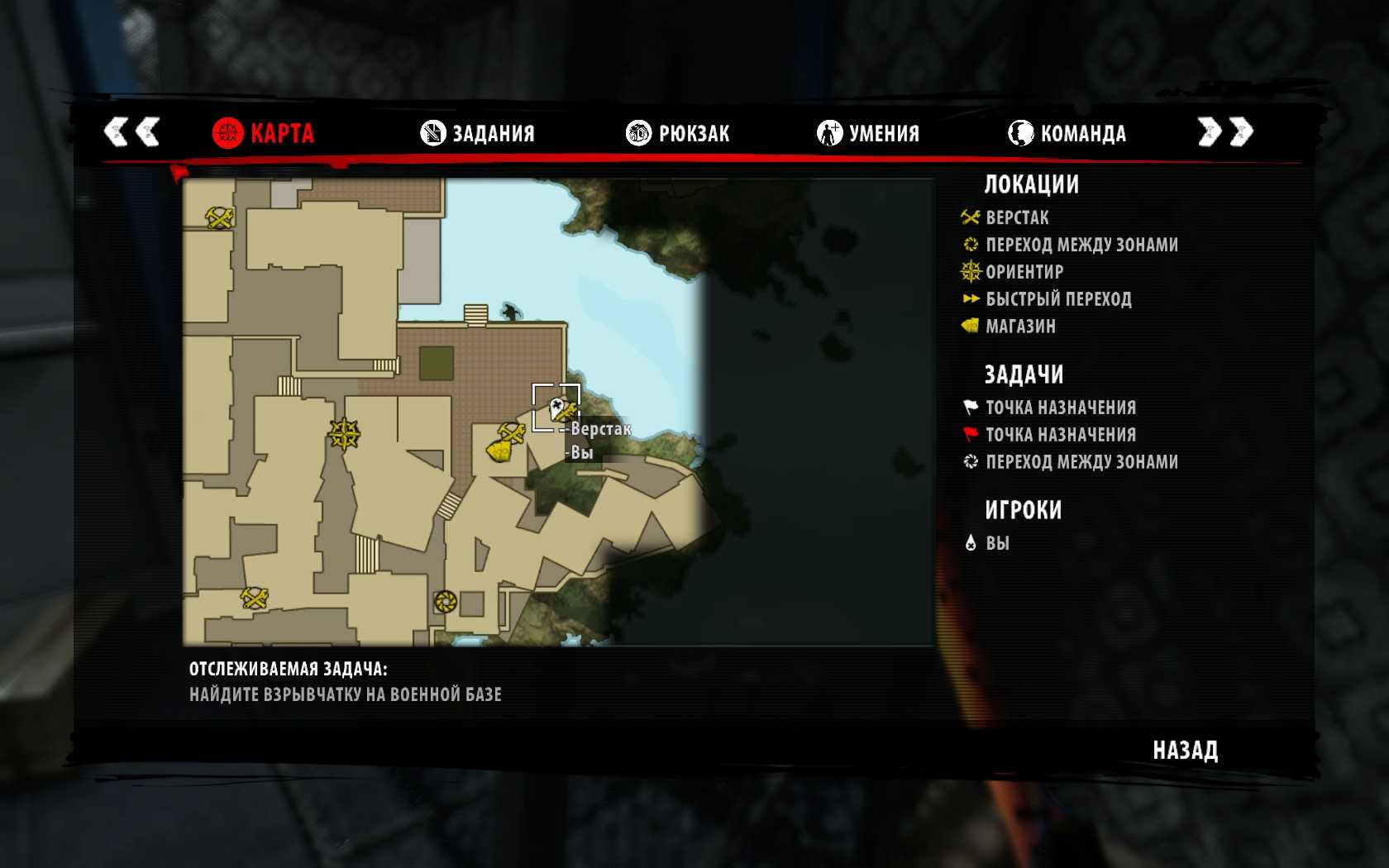Click the workbench marker at the map's bottom-left
The image size is (1389, 868).
pyautogui.click(x=255, y=598)
